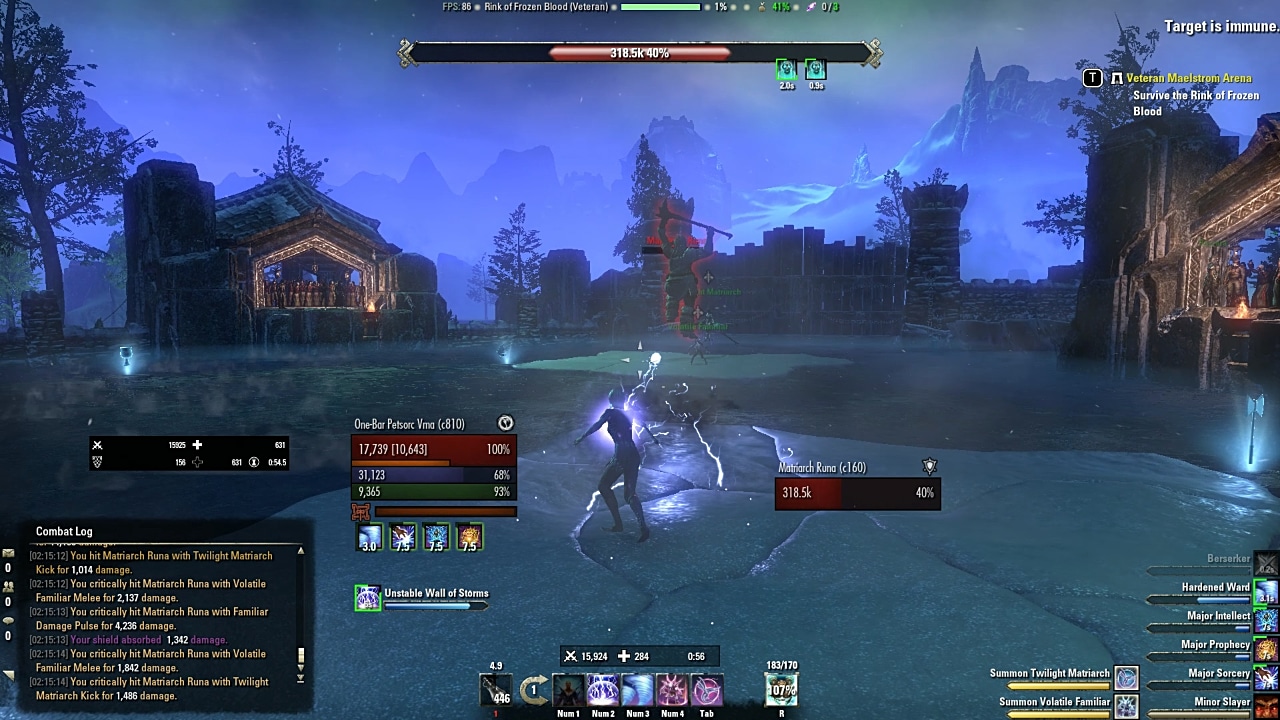Cast the Num 2 lightning wall ability
Image resolution: width=1280 pixels, height=720 pixels.
(x=603, y=690)
